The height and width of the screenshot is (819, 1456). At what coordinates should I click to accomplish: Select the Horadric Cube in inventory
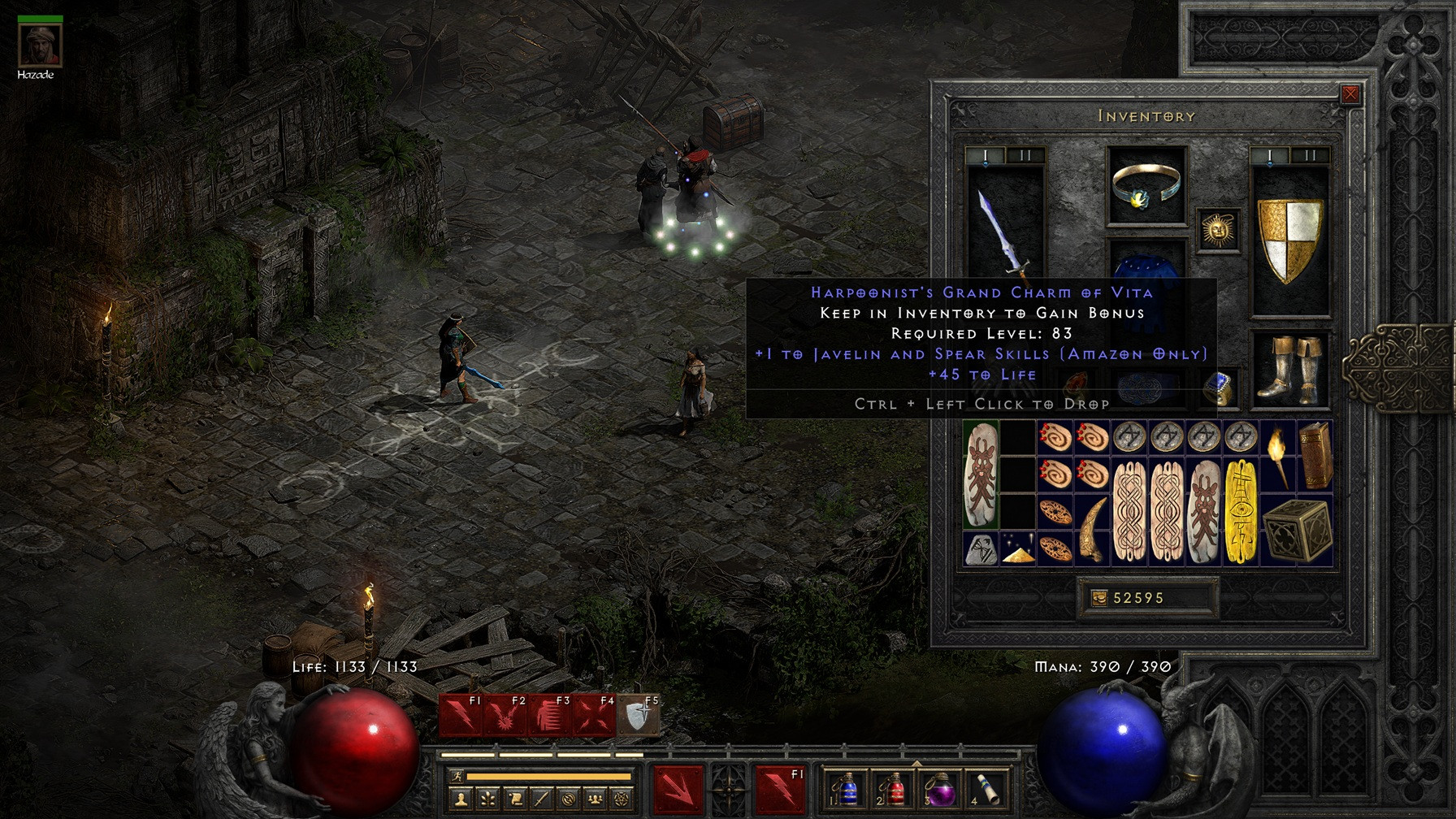click(1297, 530)
